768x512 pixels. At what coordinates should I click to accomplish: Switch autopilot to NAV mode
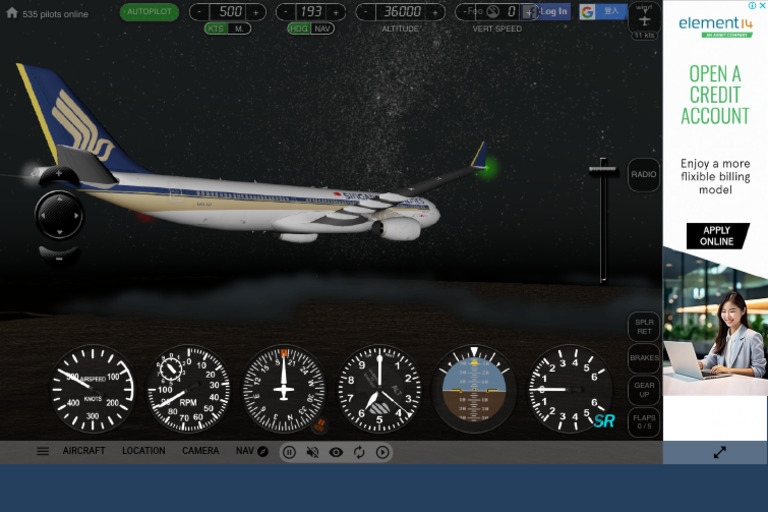click(322, 29)
